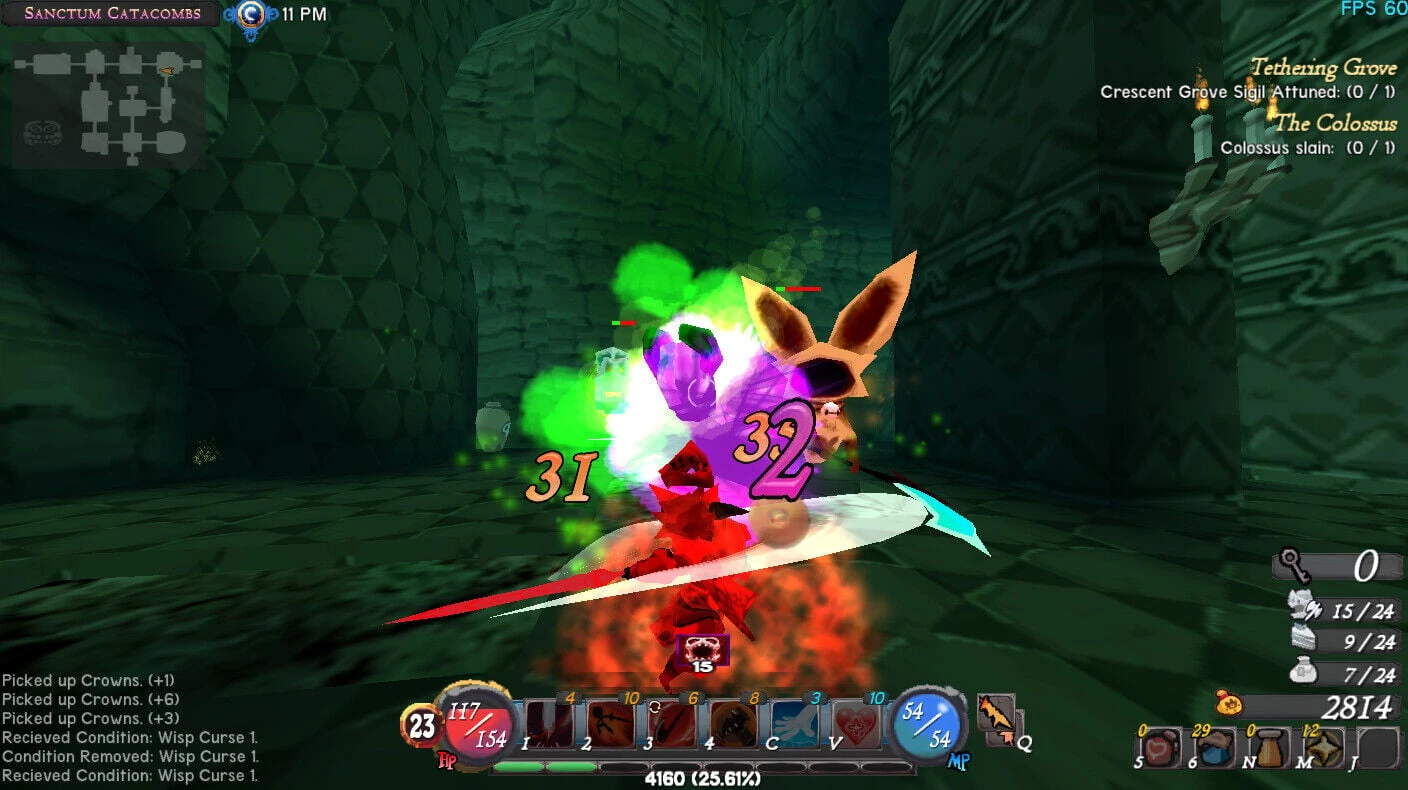Viewport: 1408px width, 790px height.
Task: Activate the skill in hotbar slot 1
Action: [x=549, y=725]
